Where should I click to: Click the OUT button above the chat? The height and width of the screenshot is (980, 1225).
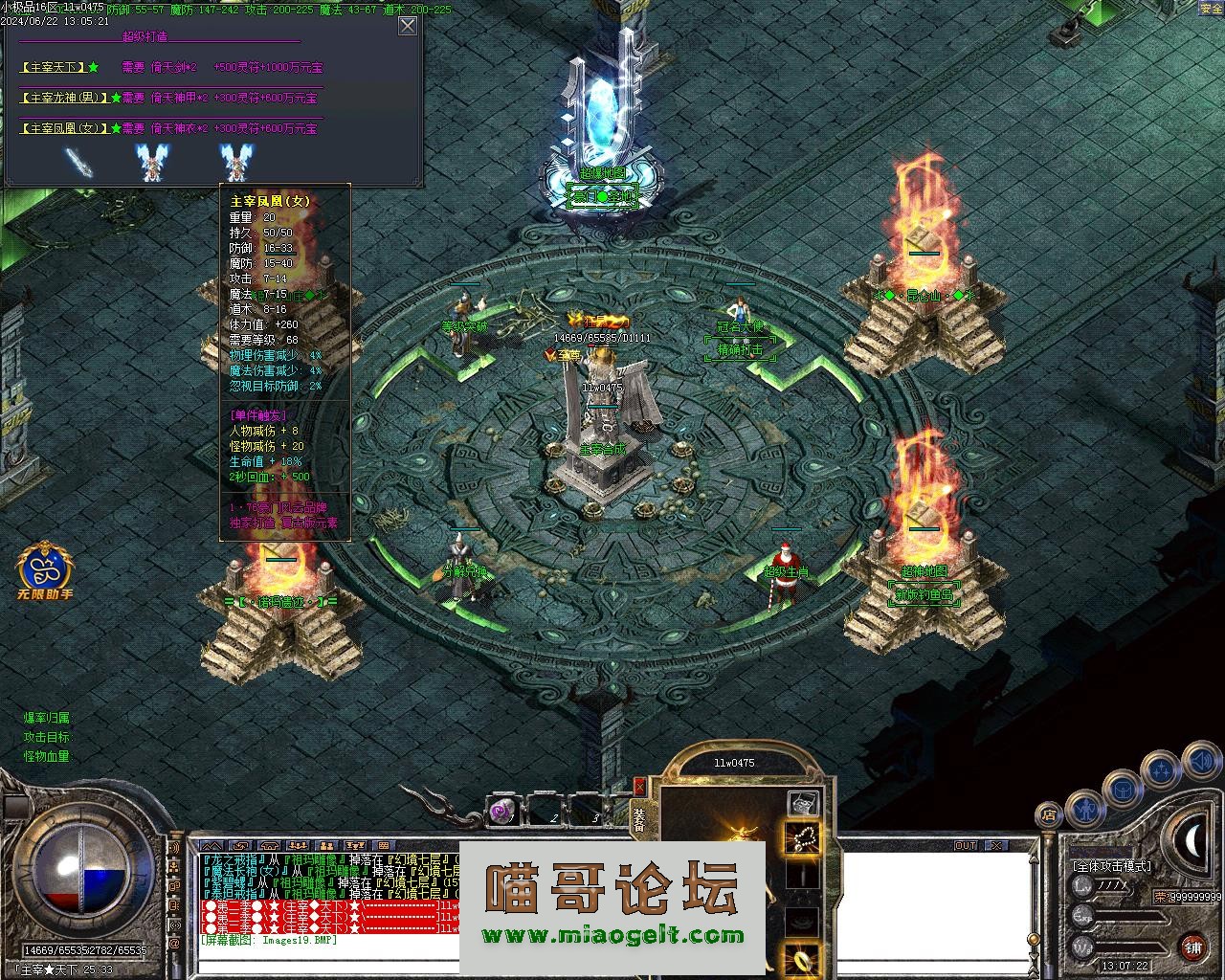pos(965,846)
